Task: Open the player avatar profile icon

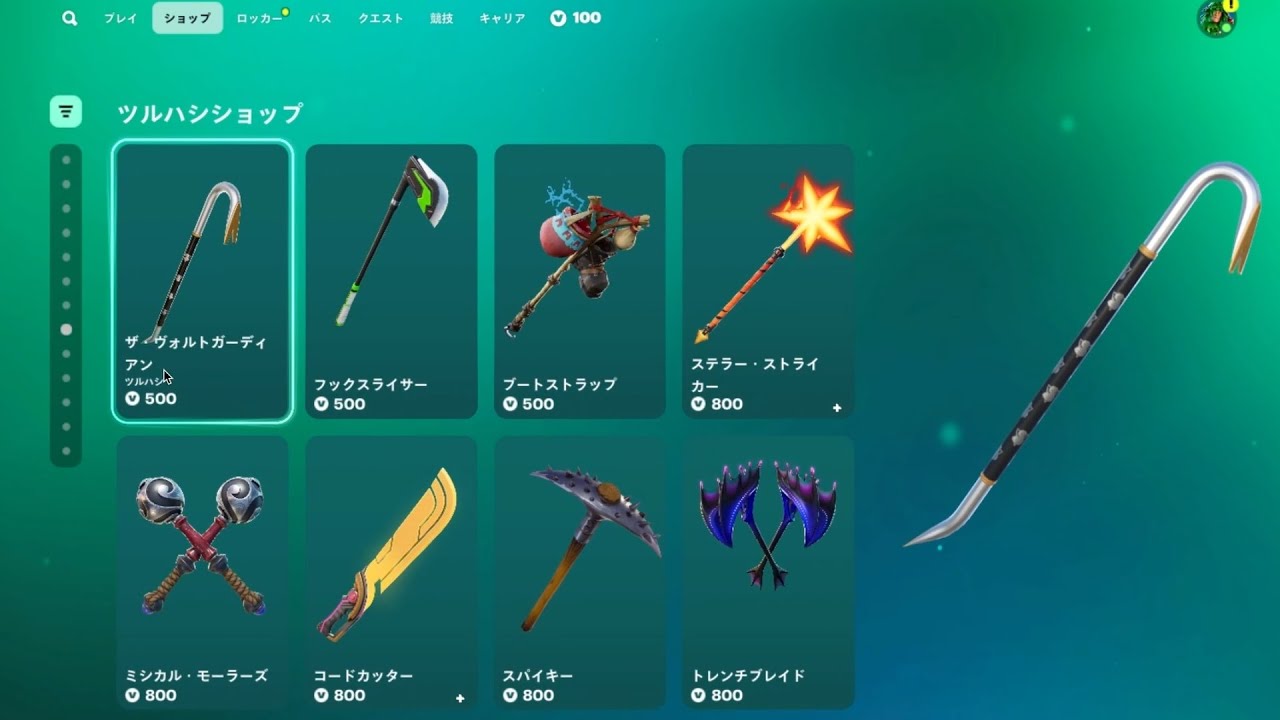Action: [1216, 19]
